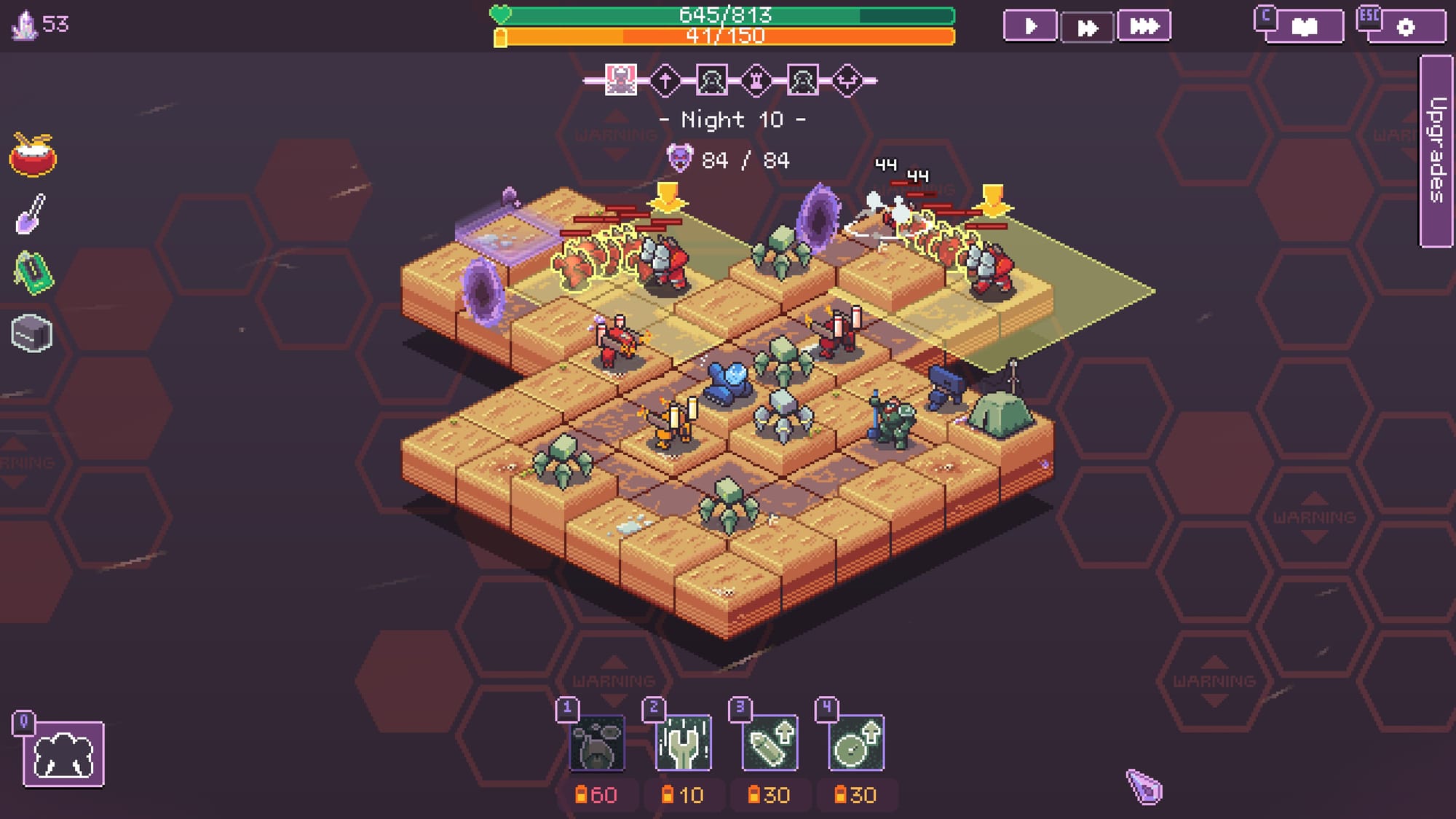Select the red drum relic icon
1456x819 pixels.
coord(33,155)
